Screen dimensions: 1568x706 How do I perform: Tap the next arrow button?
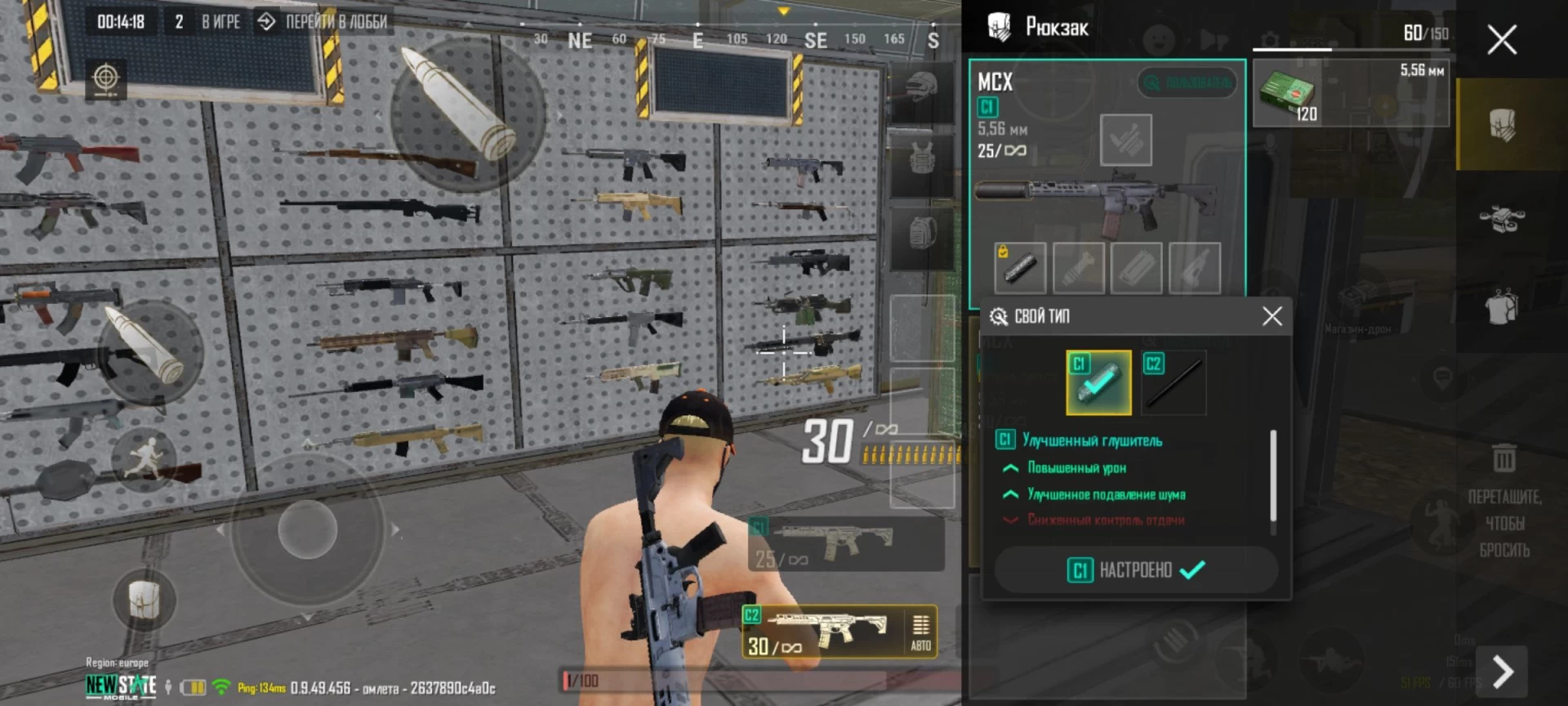point(1503,672)
